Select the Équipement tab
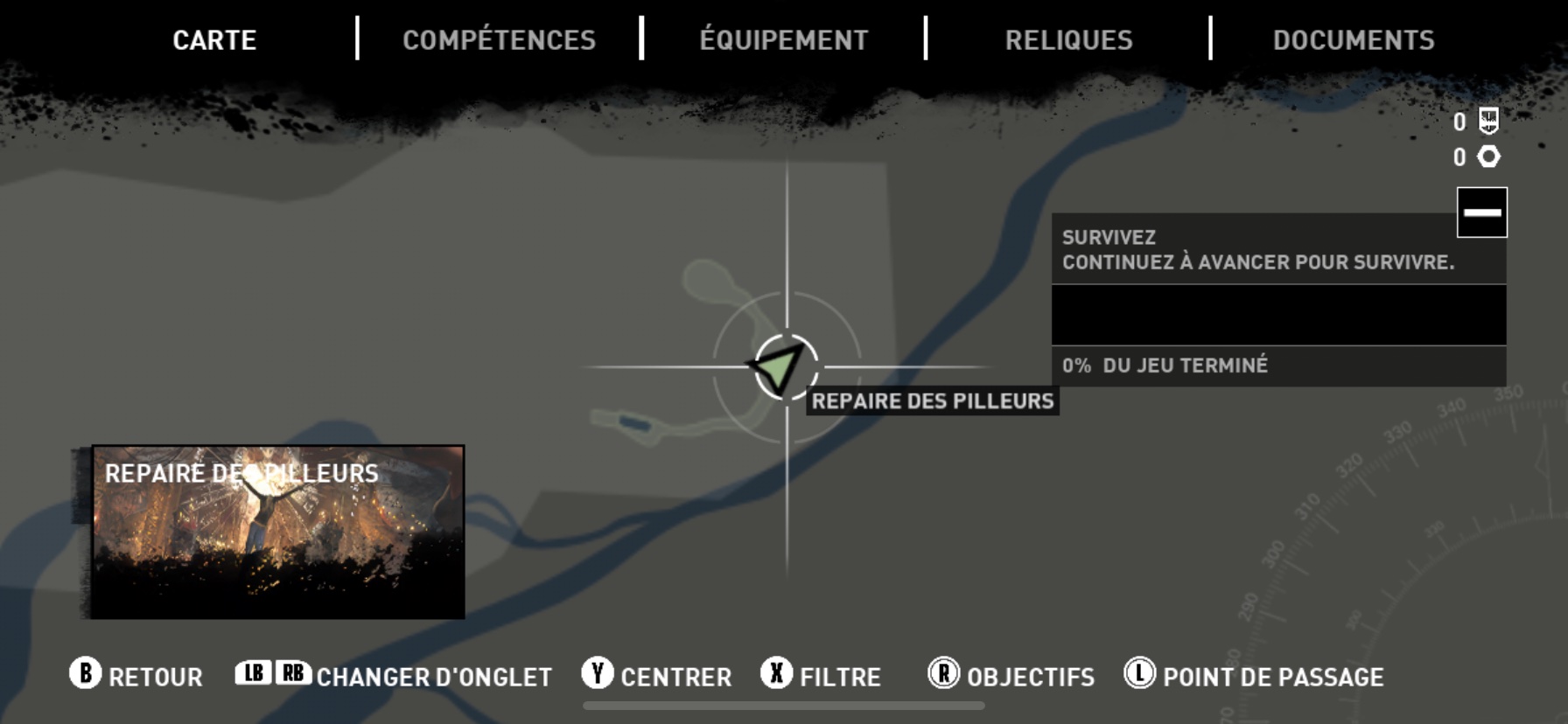This screenshot has width=1568, height=724. pos(784,40)
